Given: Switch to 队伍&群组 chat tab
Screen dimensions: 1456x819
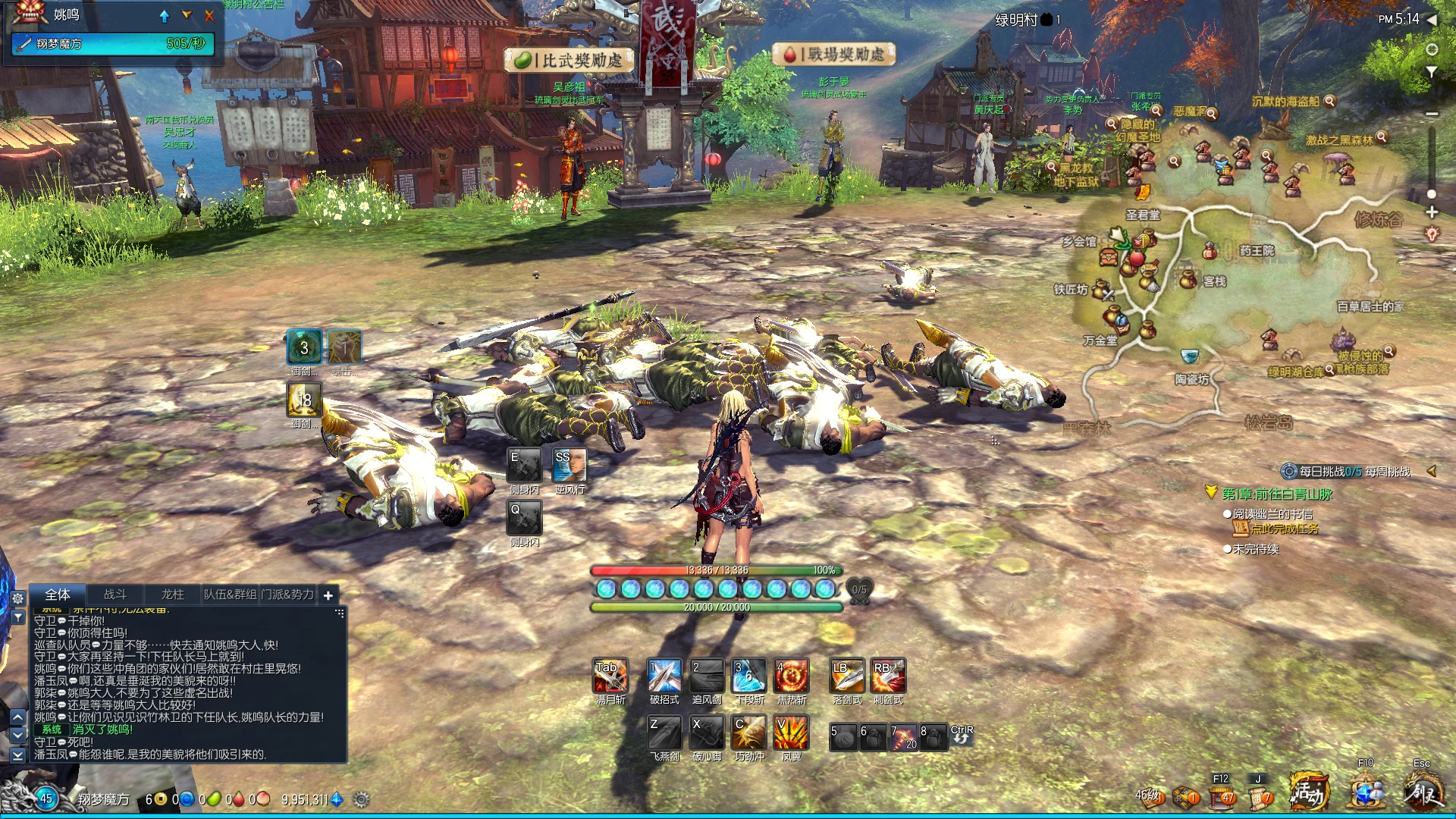Looking at the screenshot, I should click(x=230, y=595).
